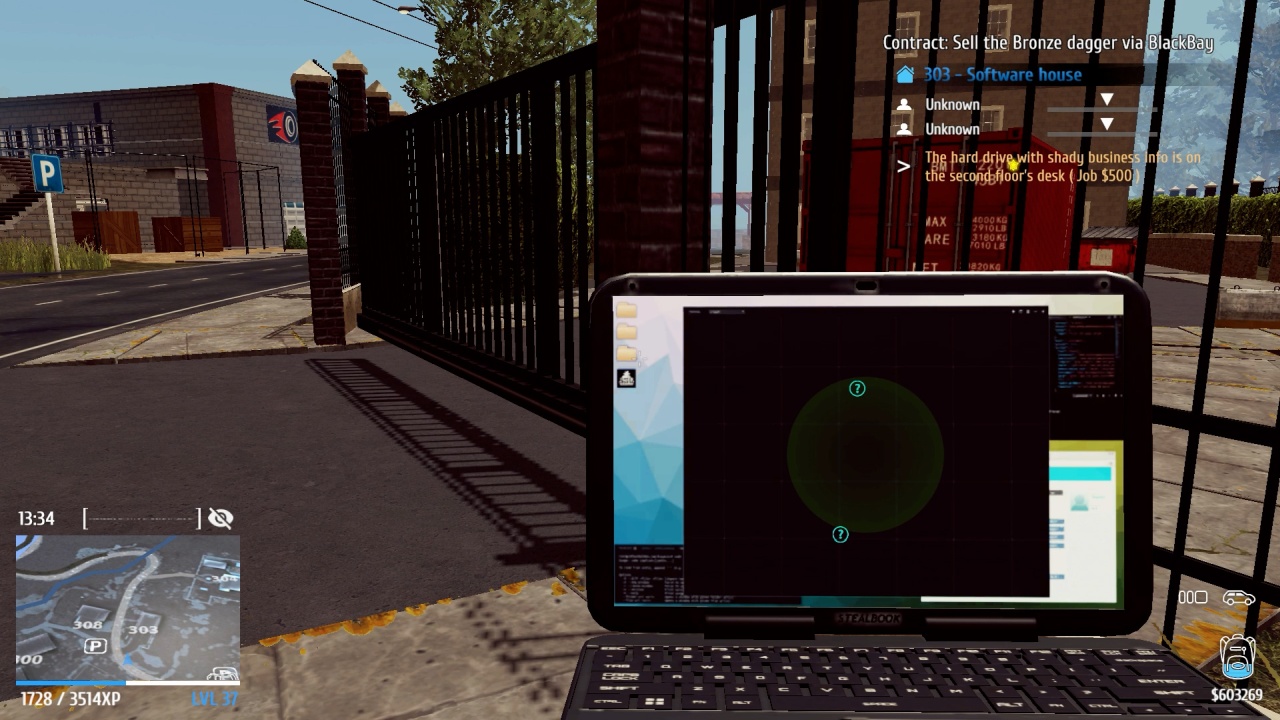Open the top folder icon on the laptop desktop

point(626,309)
